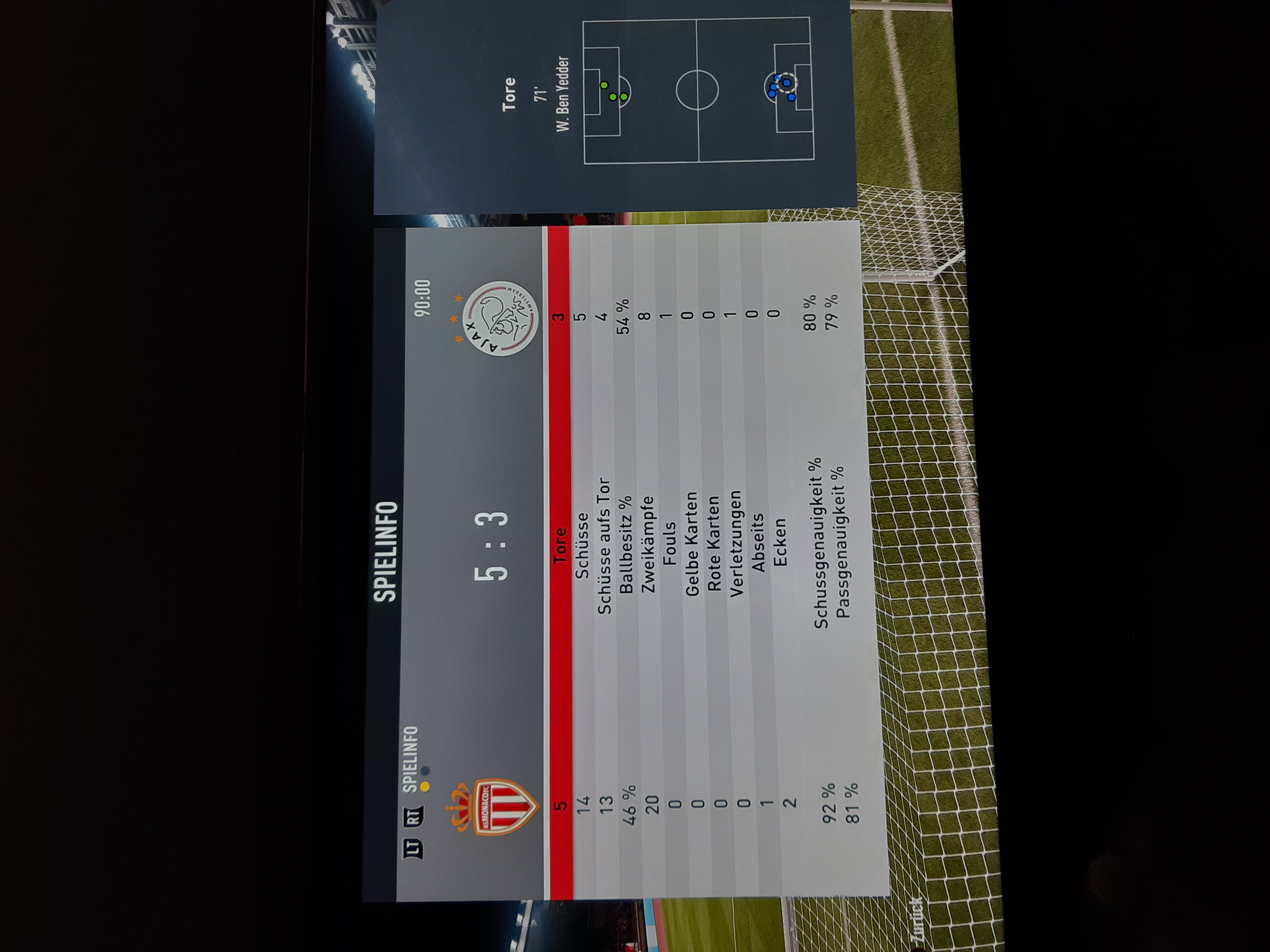Select the Ballbesitz % row
1270x952 pixels.
click(x=625, y=545)
